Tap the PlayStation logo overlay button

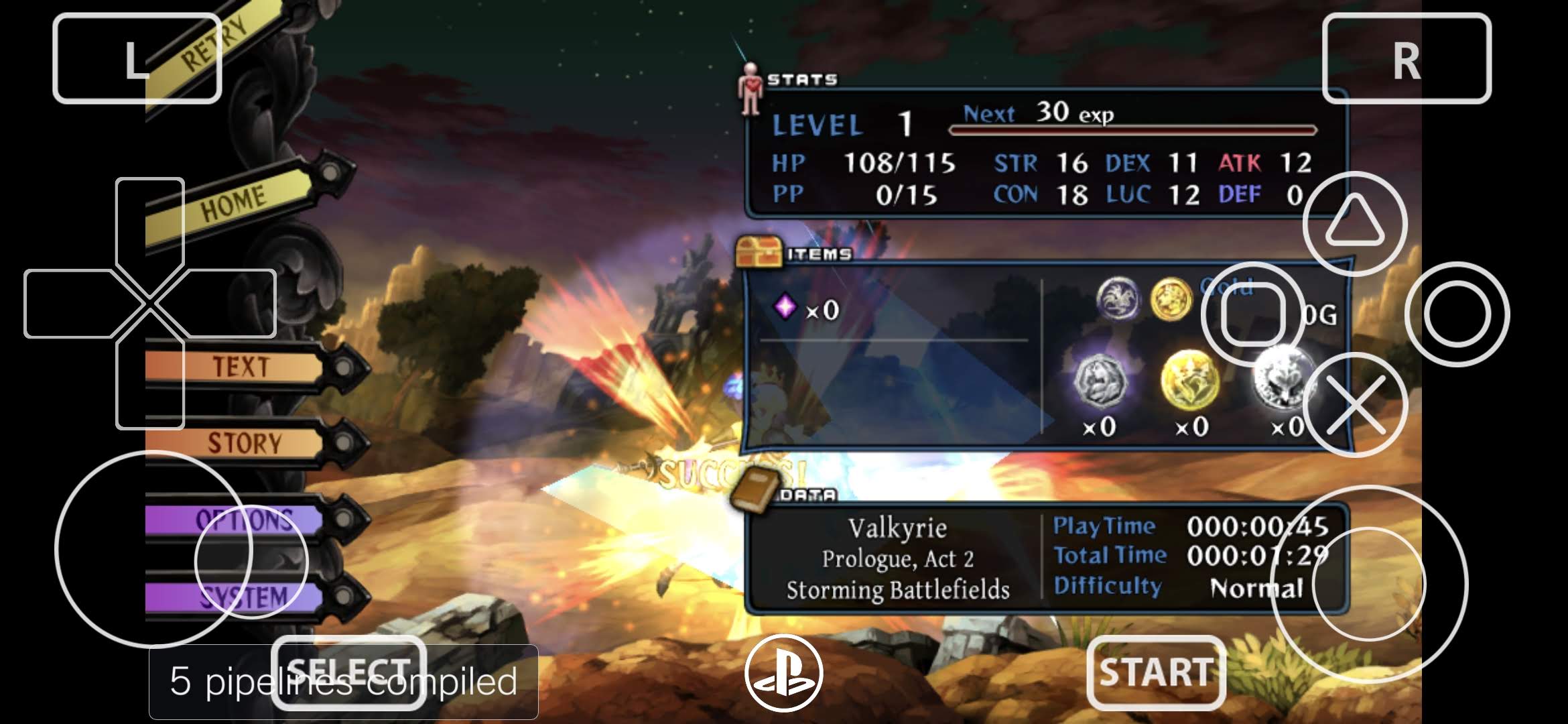(783, 672)
